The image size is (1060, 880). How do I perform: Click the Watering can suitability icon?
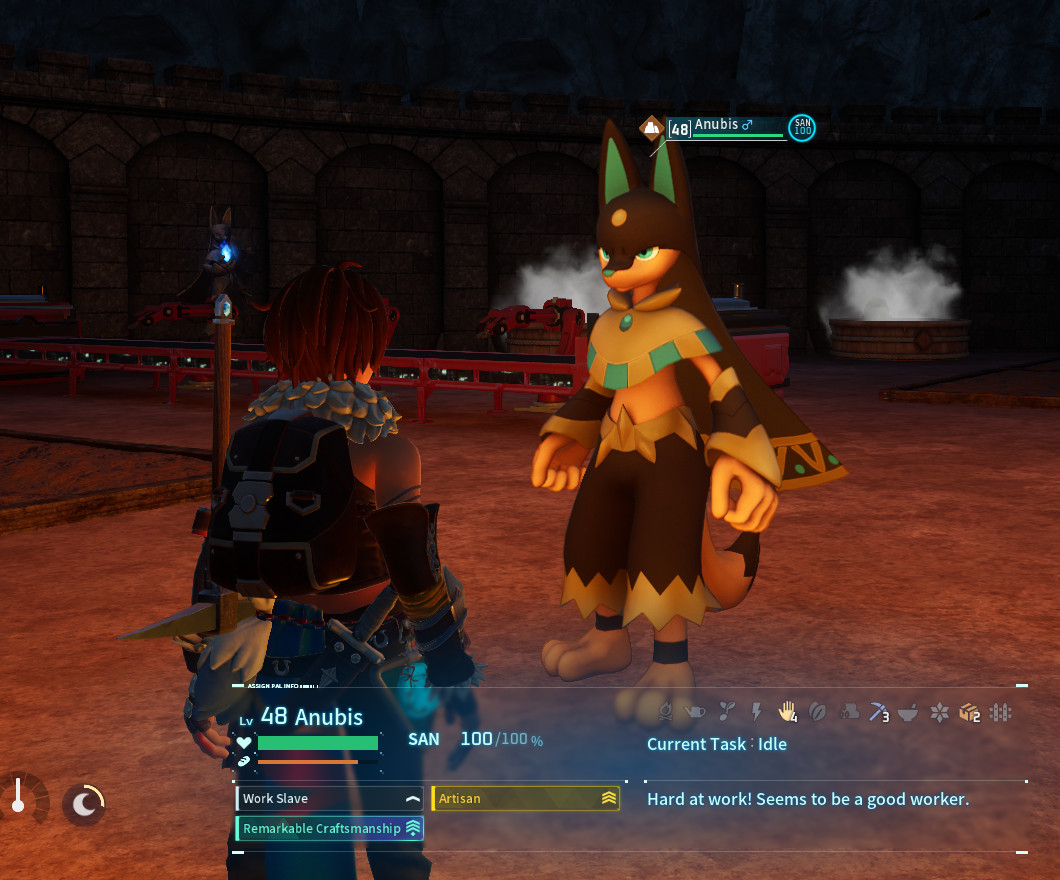pos(696,711)
